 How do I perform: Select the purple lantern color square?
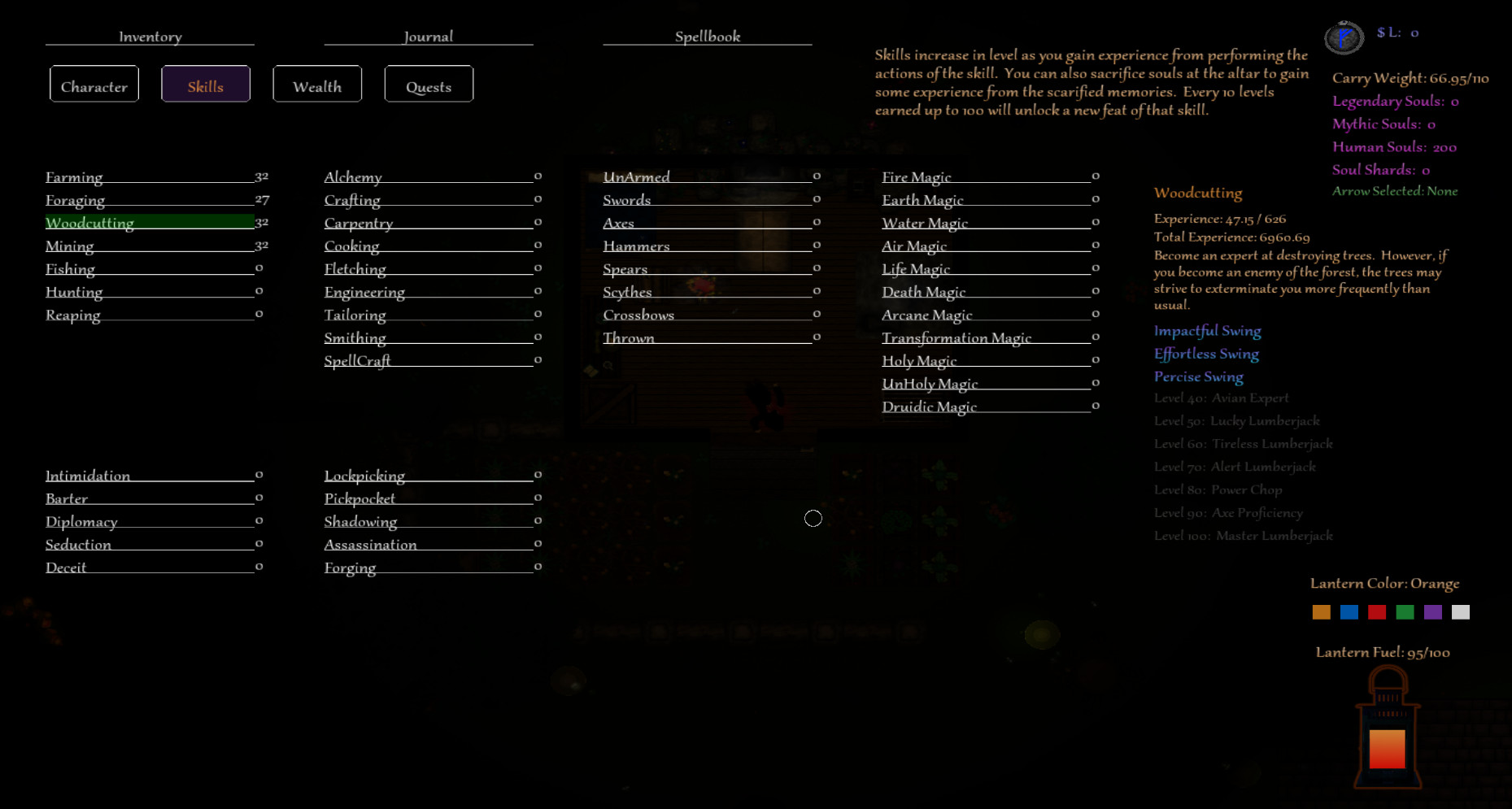1433,611
